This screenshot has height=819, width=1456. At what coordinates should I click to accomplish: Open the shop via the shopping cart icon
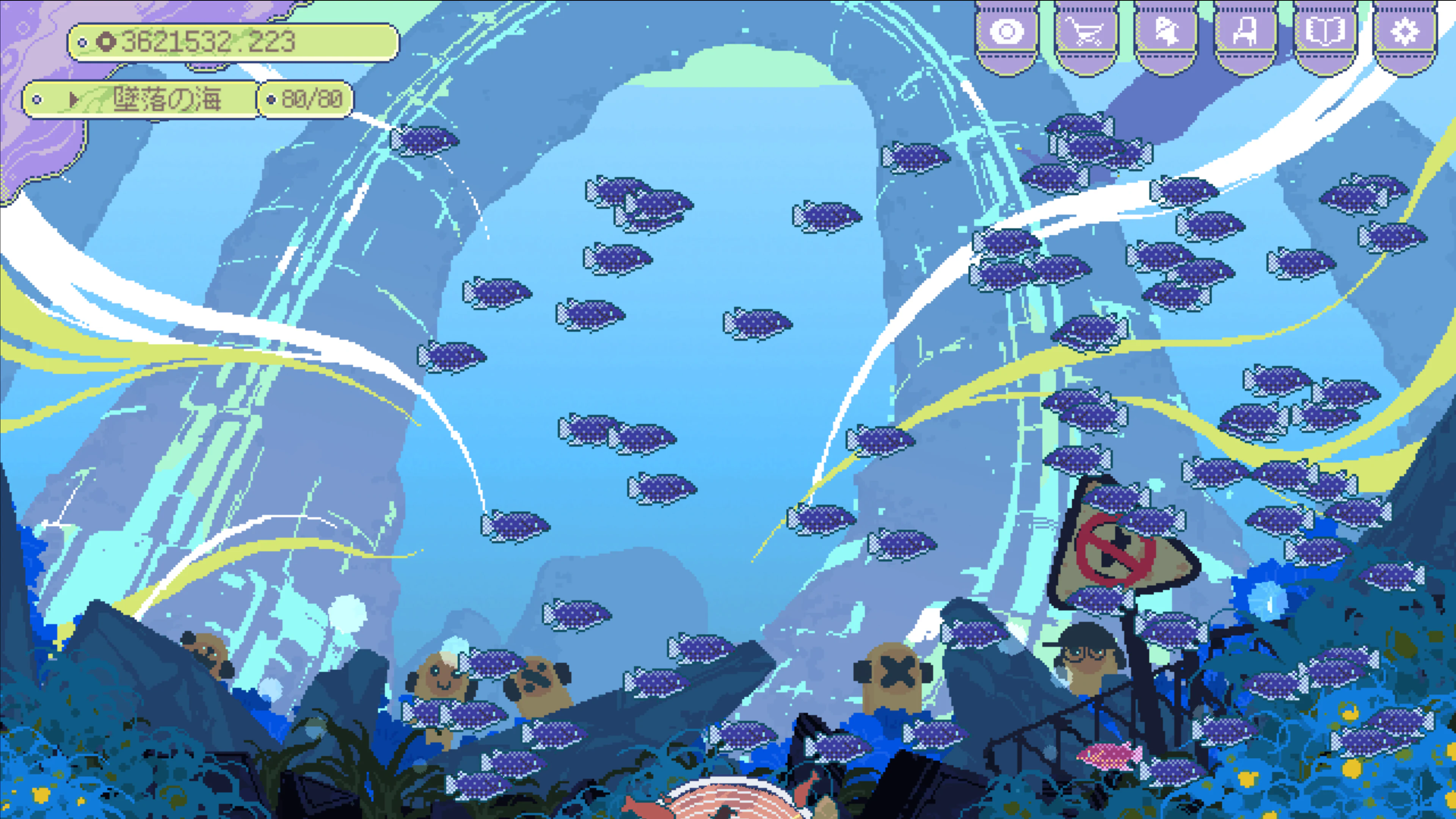click(1085, 32)
